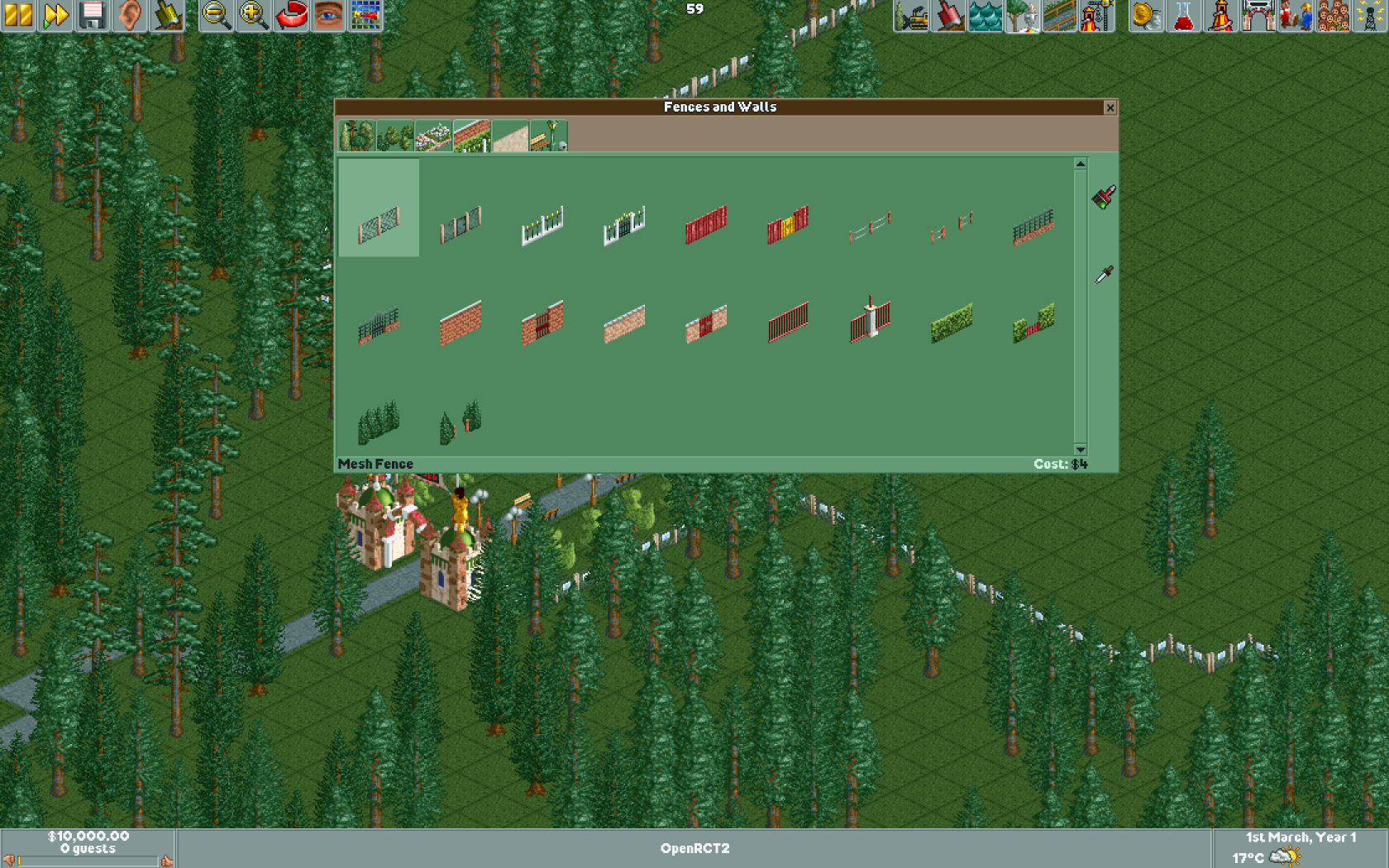
Task: Toggle the map overview window
Action: click(x=366, y=17)
